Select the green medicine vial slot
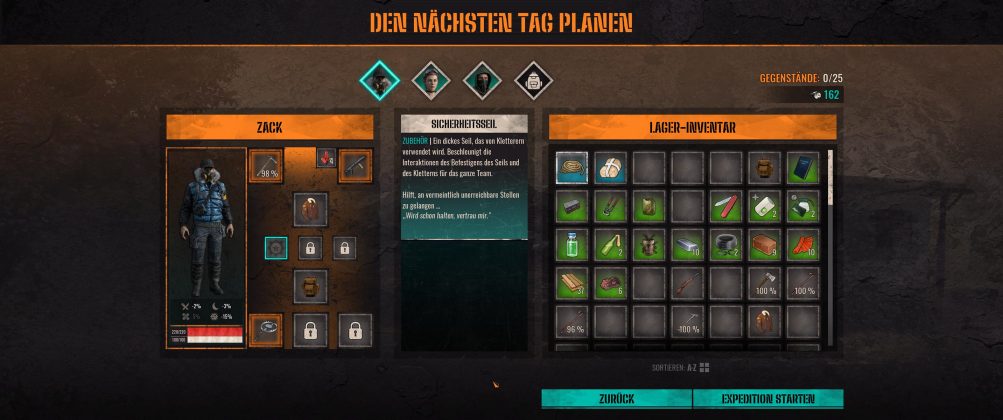Image resolution: width=1003 pixels, height=420 pixels. pyautogui.click(x=572, y=245)
